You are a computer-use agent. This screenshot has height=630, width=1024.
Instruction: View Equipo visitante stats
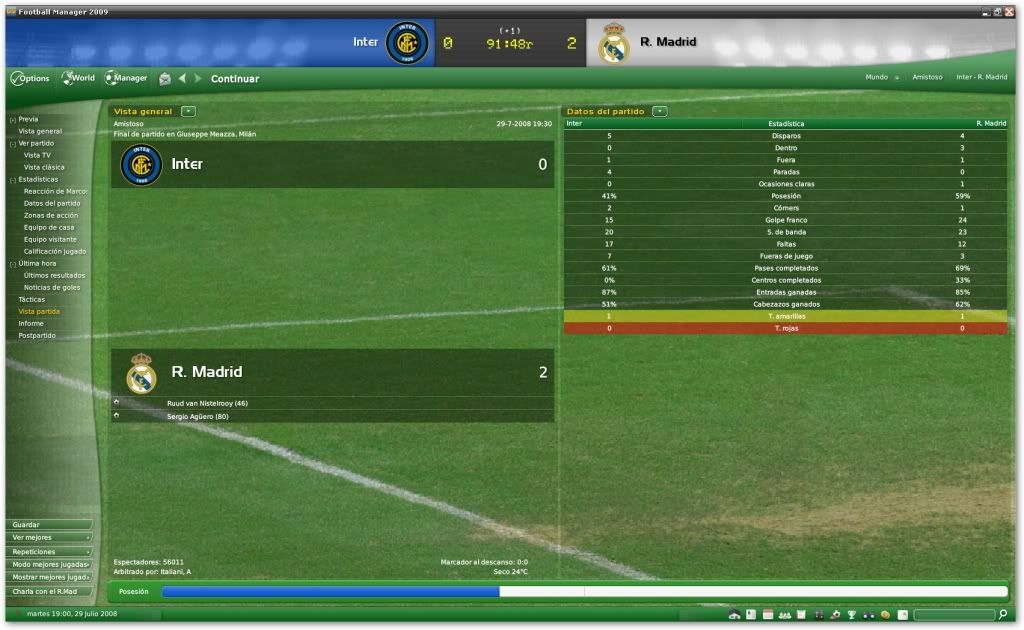click(x=50, y=239)
